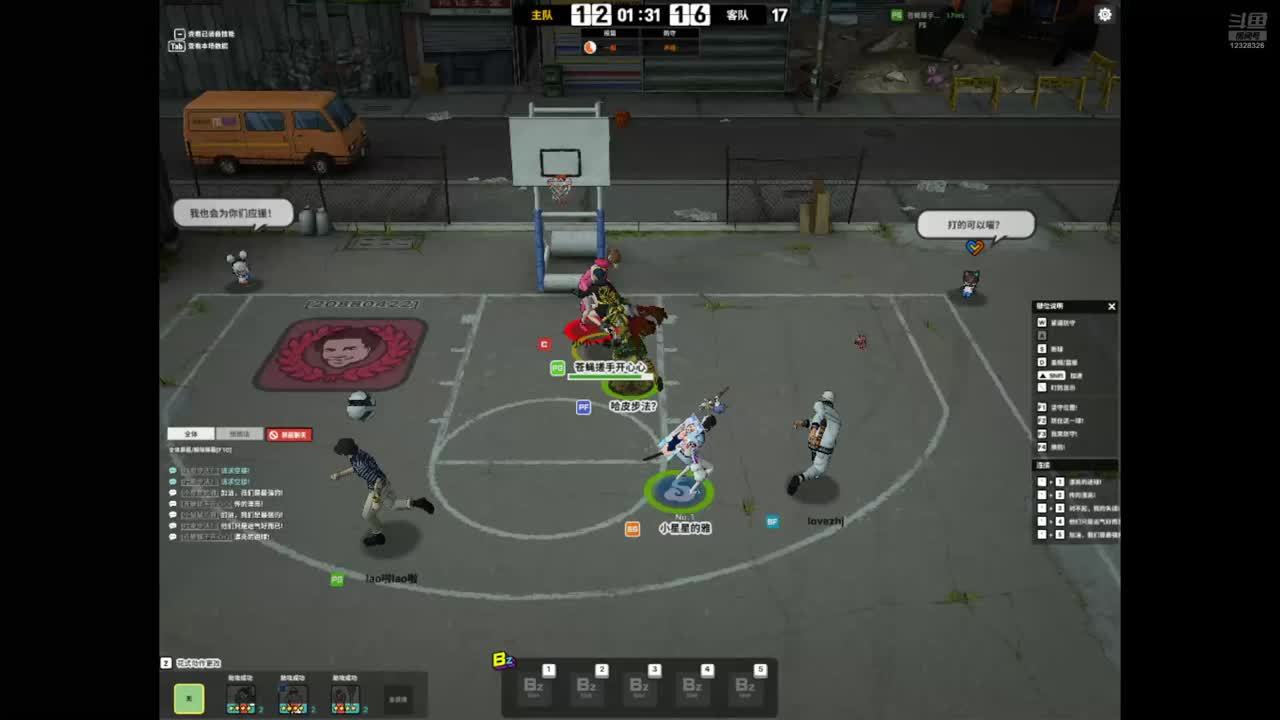Screen dimensions: 1280x720
Task: Close the key guide panel
Action: (1111, 307)
